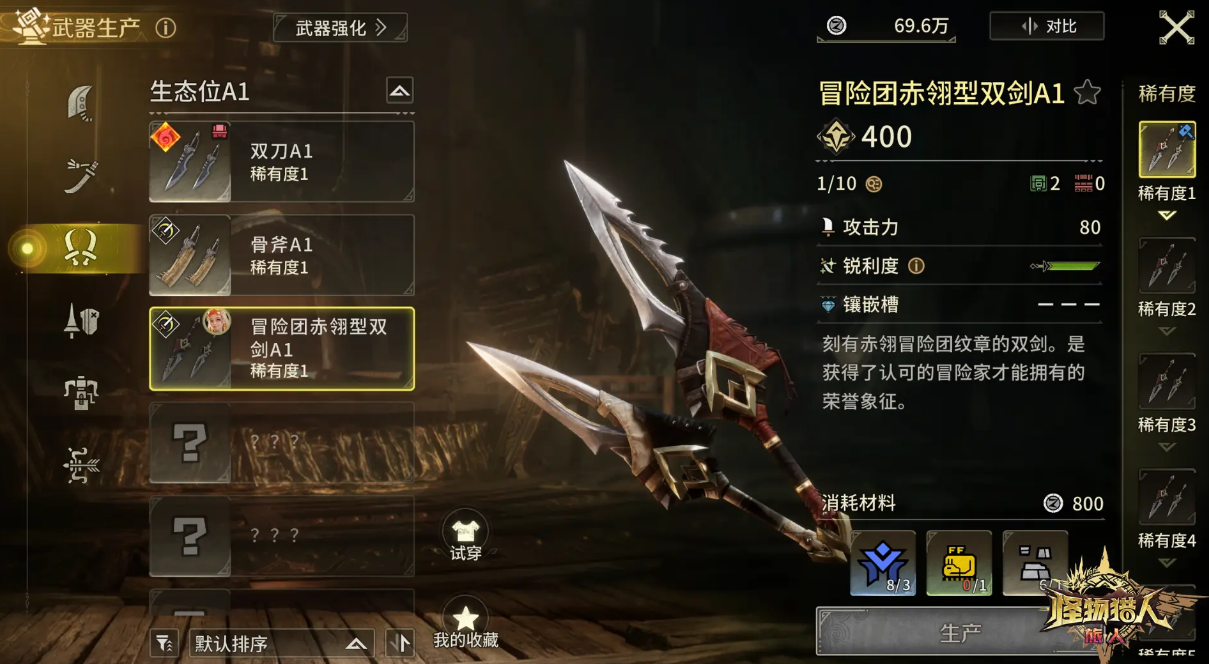Favorite this weapon with the star icon
Screen dimensions: 1209x664
point(1087,94)
